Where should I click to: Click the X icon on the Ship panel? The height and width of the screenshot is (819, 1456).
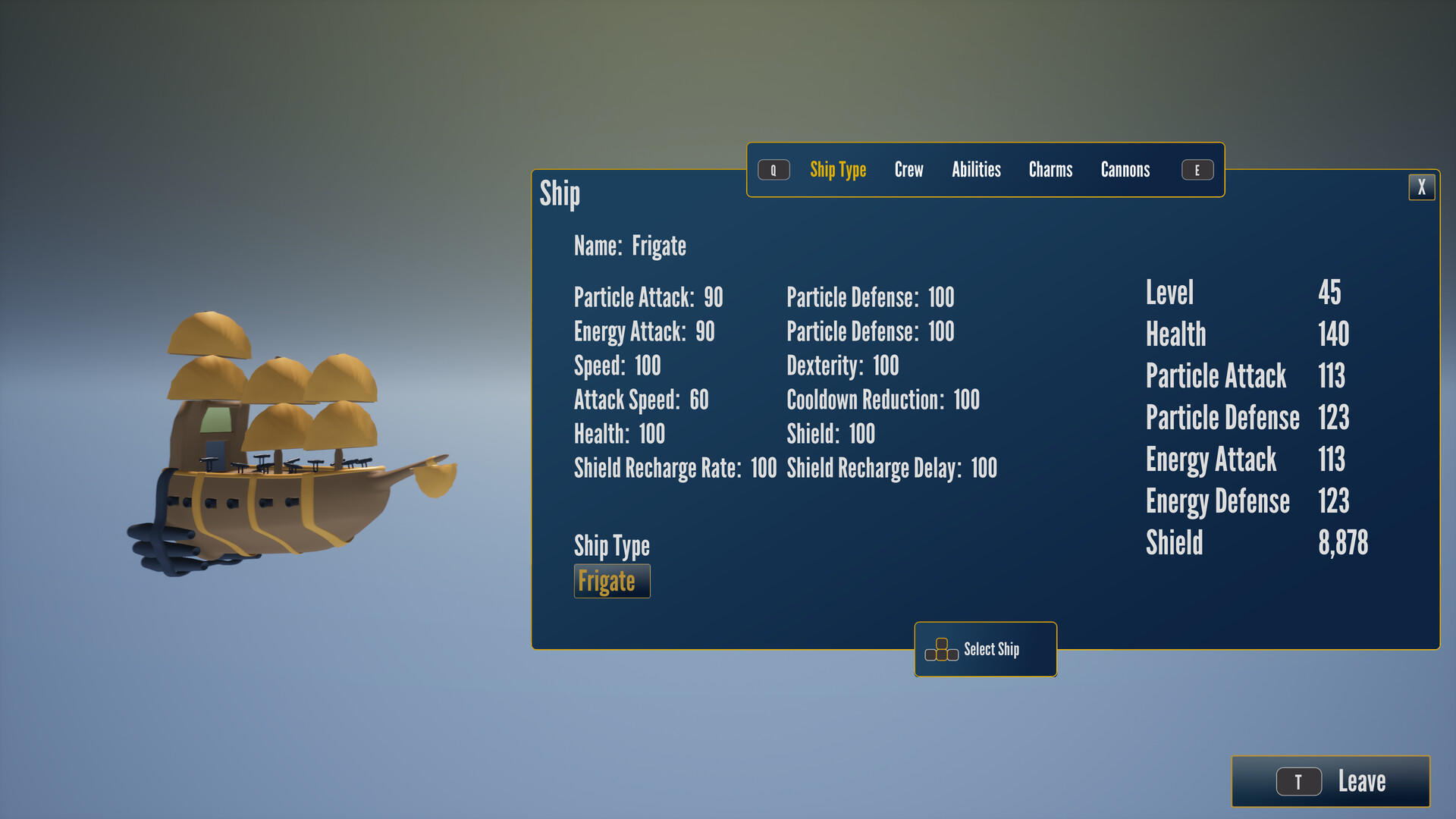(1422, 187)
